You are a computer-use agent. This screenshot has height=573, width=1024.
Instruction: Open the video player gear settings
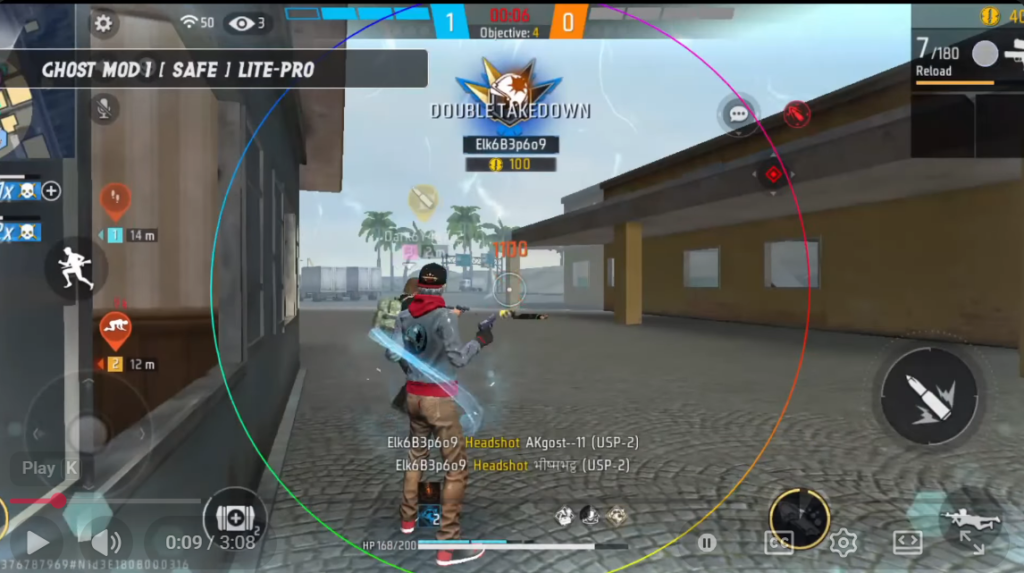coord(843,543)
